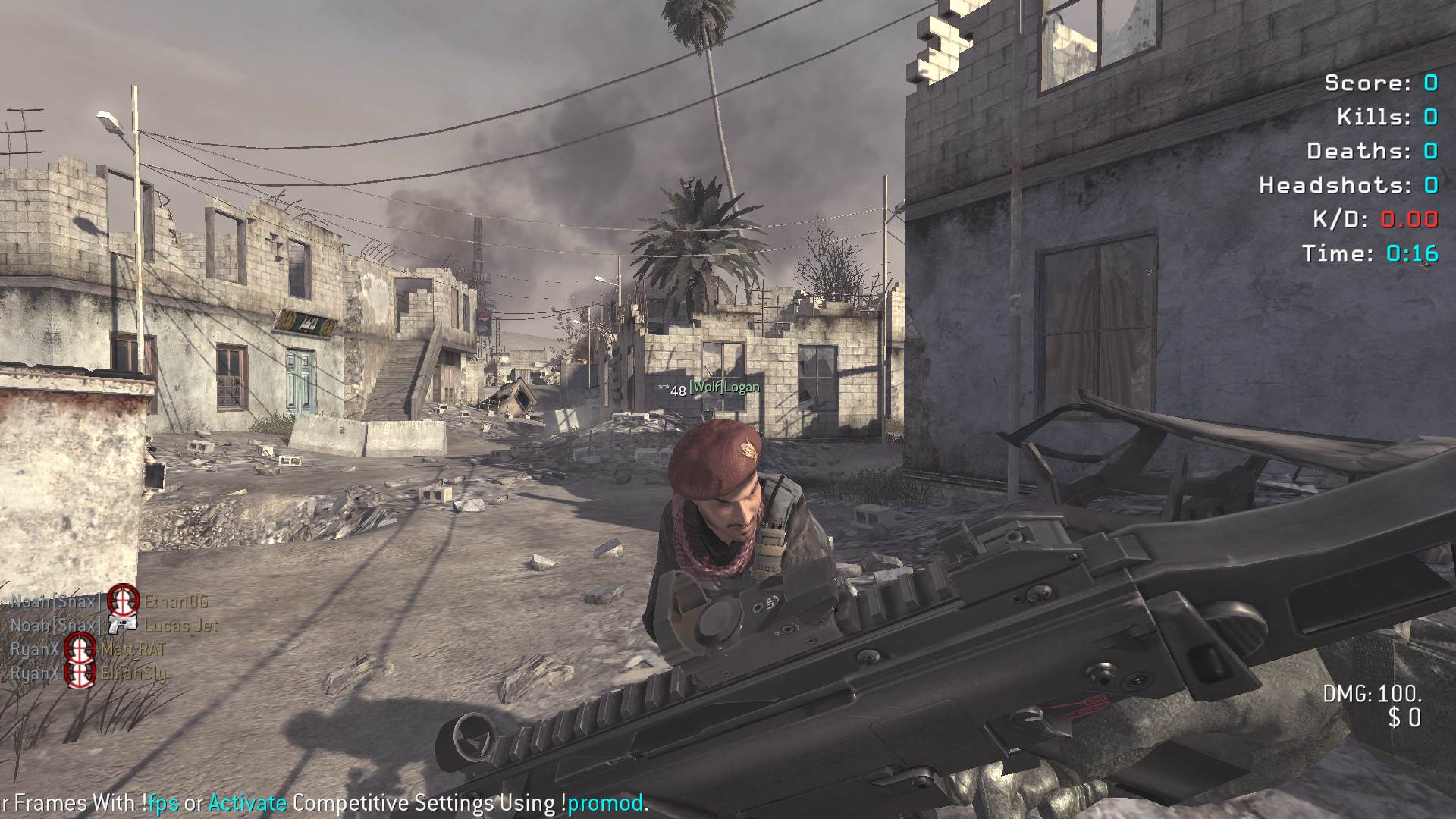Select the EthanOG kill feed entry

[x=176, y=601]
